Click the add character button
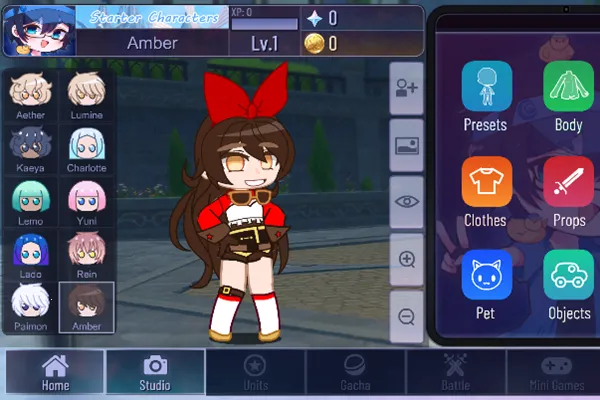The height and width of the screenshot is (400, 600). [x=407, y=86]
